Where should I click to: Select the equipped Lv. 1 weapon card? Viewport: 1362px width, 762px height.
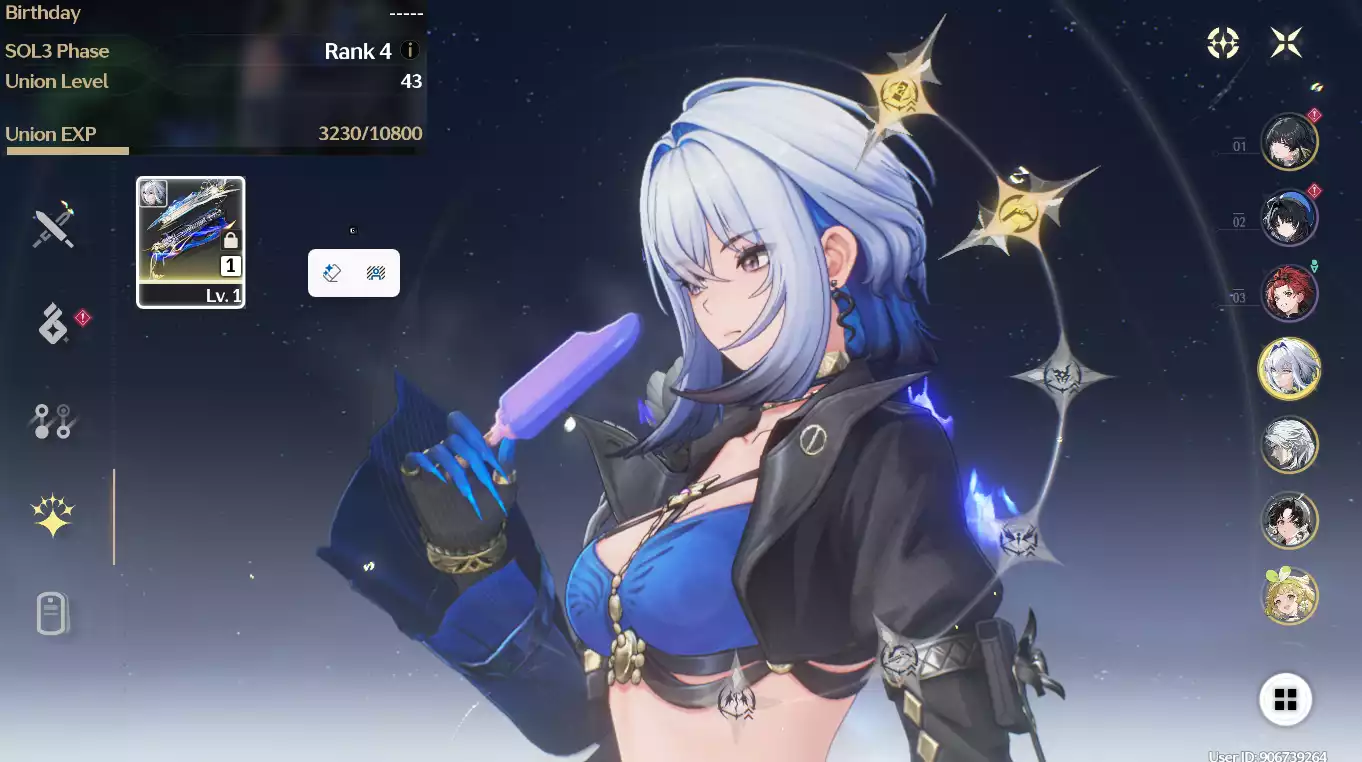click(x=191, y=242)
